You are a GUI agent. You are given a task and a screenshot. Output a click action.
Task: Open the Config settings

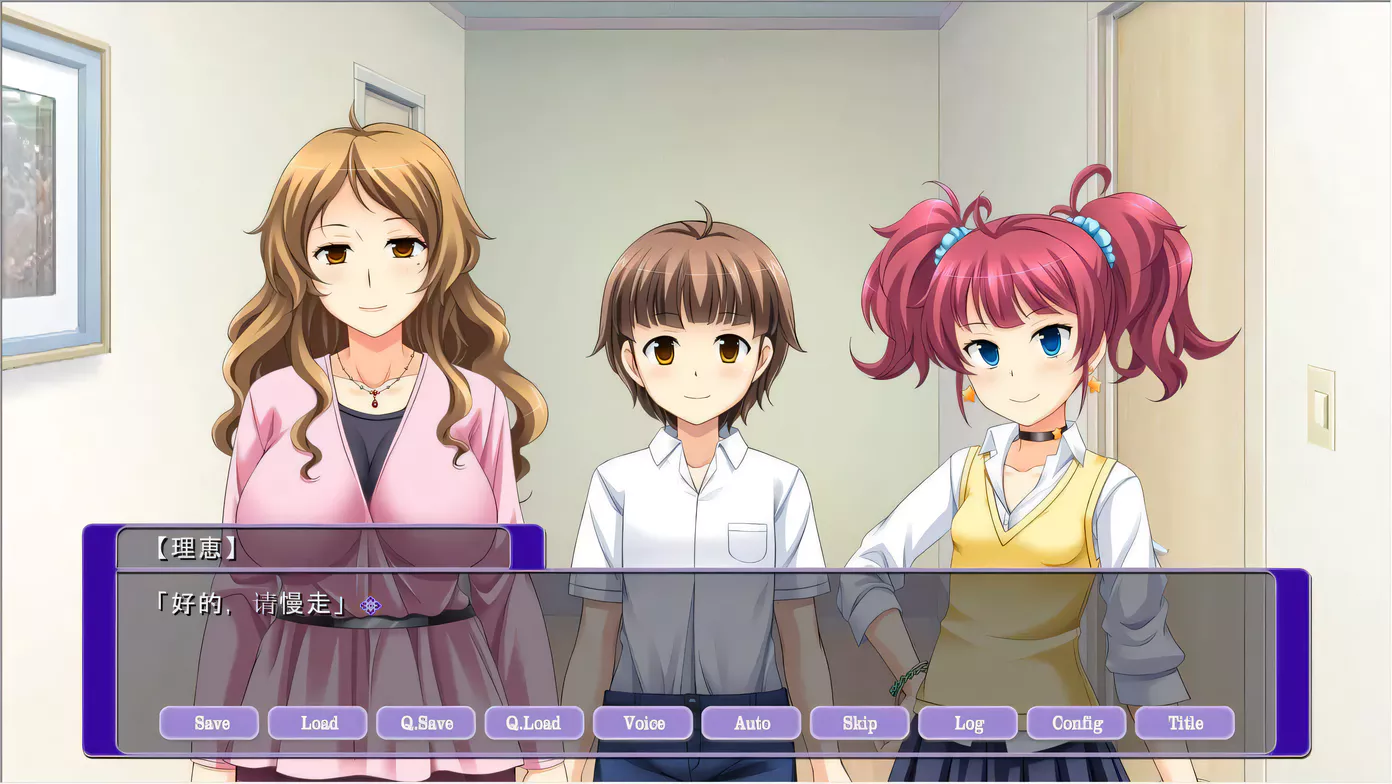1076,723
